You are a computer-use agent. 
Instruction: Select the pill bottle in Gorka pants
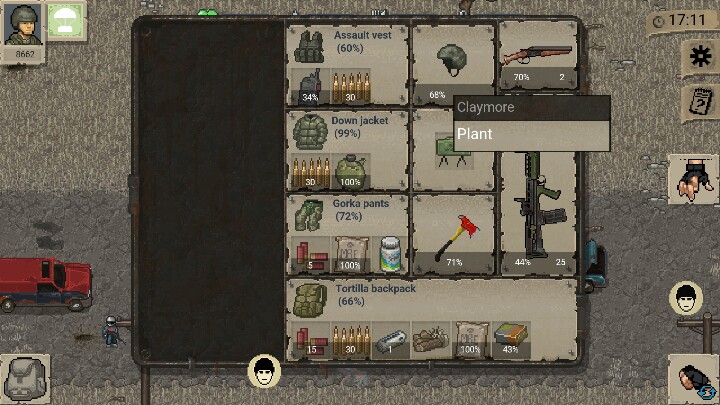coord(390,254)
